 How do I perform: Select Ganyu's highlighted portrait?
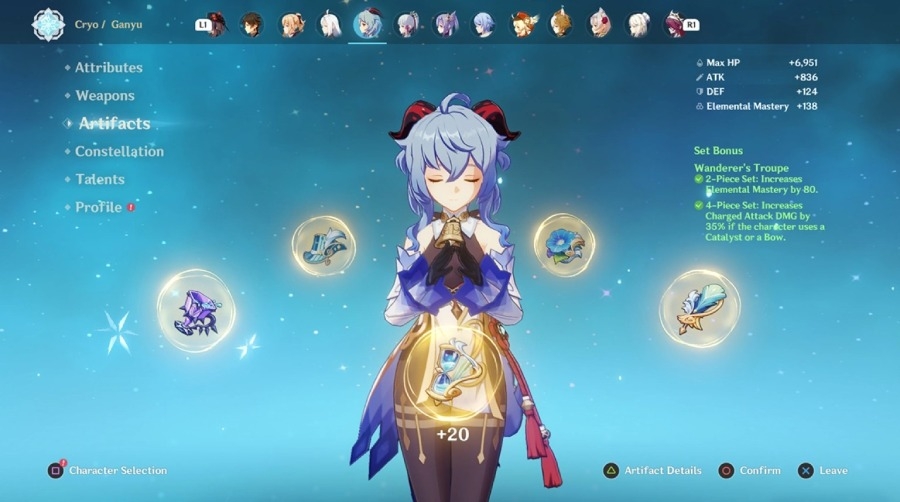(368, 24)
